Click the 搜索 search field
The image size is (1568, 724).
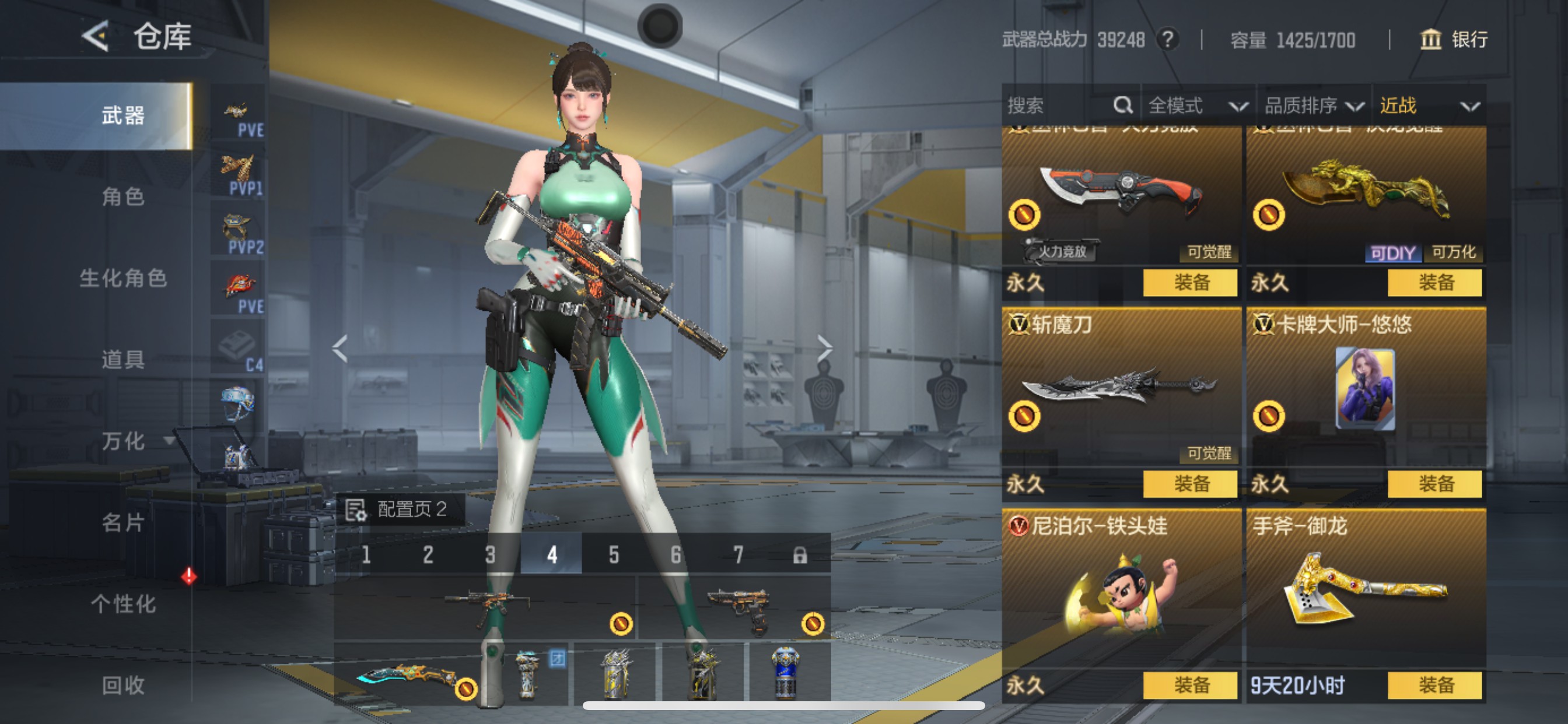coord(1059,106)
